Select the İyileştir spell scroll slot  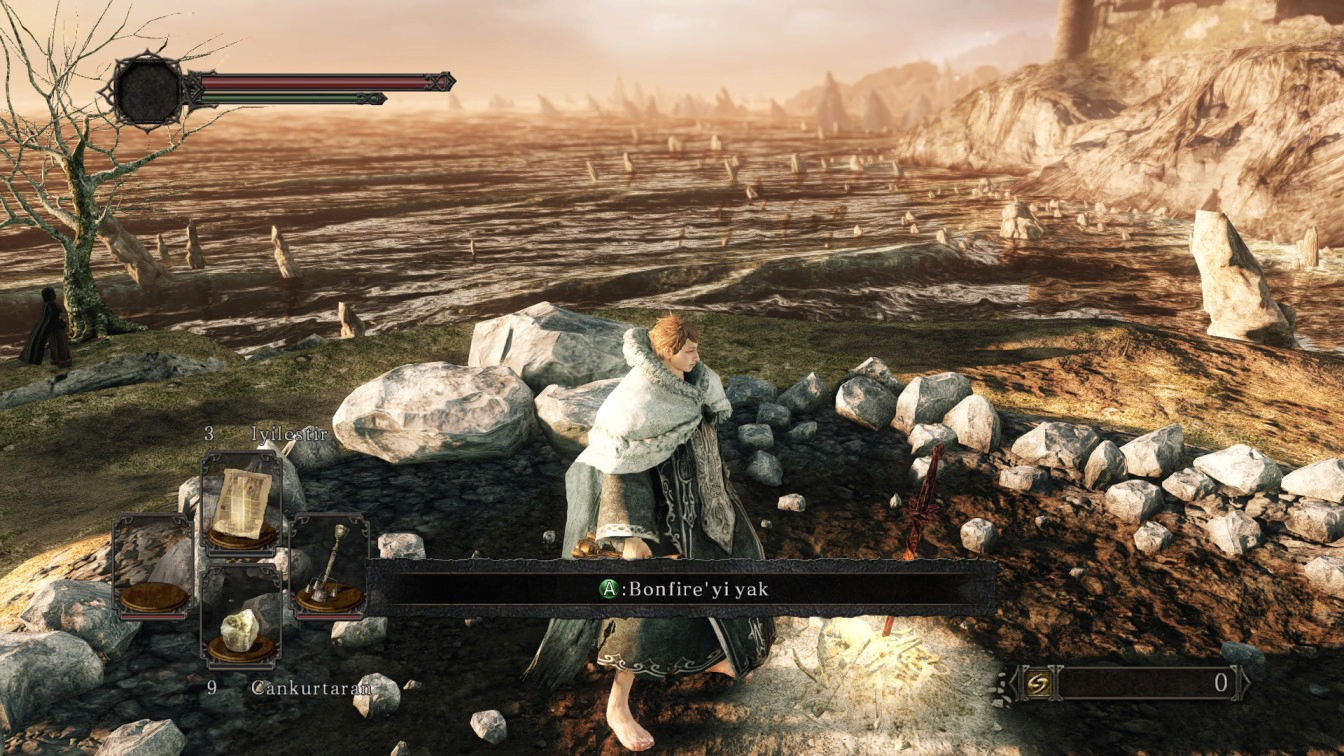[240, 503]
